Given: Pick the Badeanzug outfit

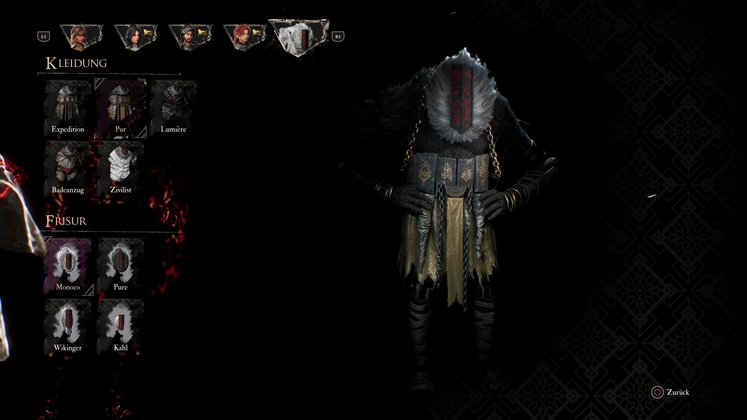Looking at the screenshot, I should 68,165.
